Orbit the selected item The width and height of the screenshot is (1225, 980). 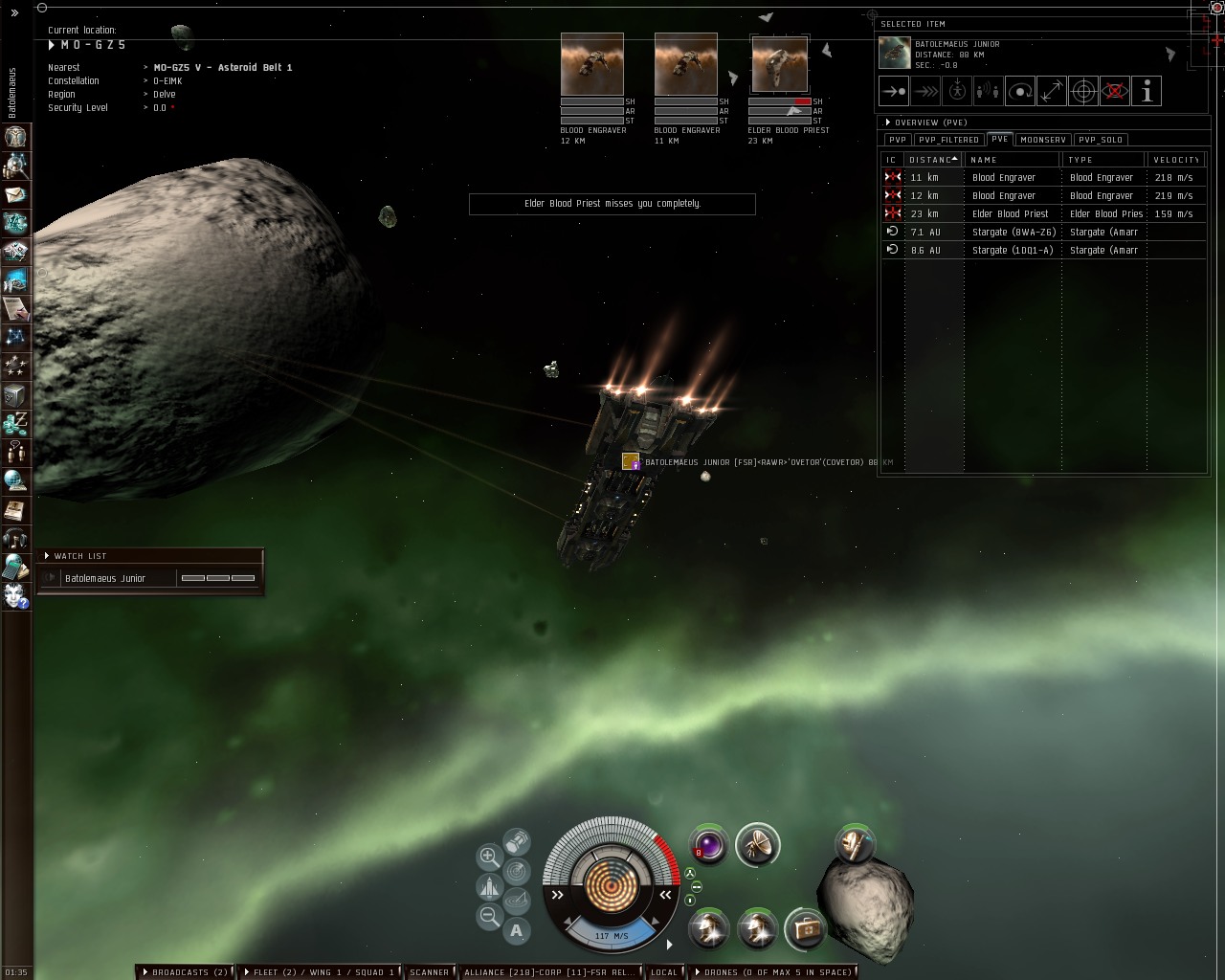click(x=1020, y=92)
